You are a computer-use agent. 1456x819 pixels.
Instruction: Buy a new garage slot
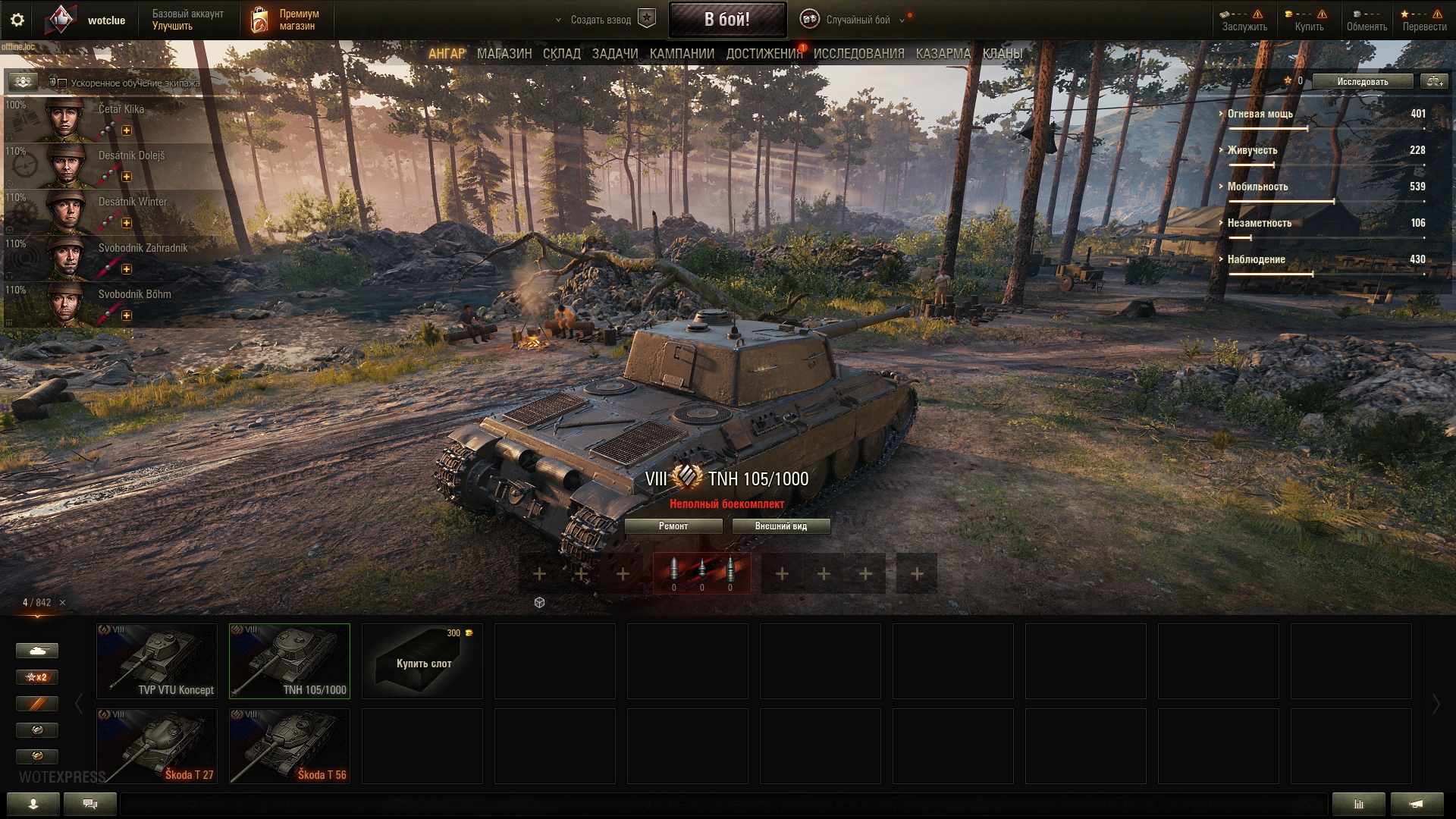422,661
